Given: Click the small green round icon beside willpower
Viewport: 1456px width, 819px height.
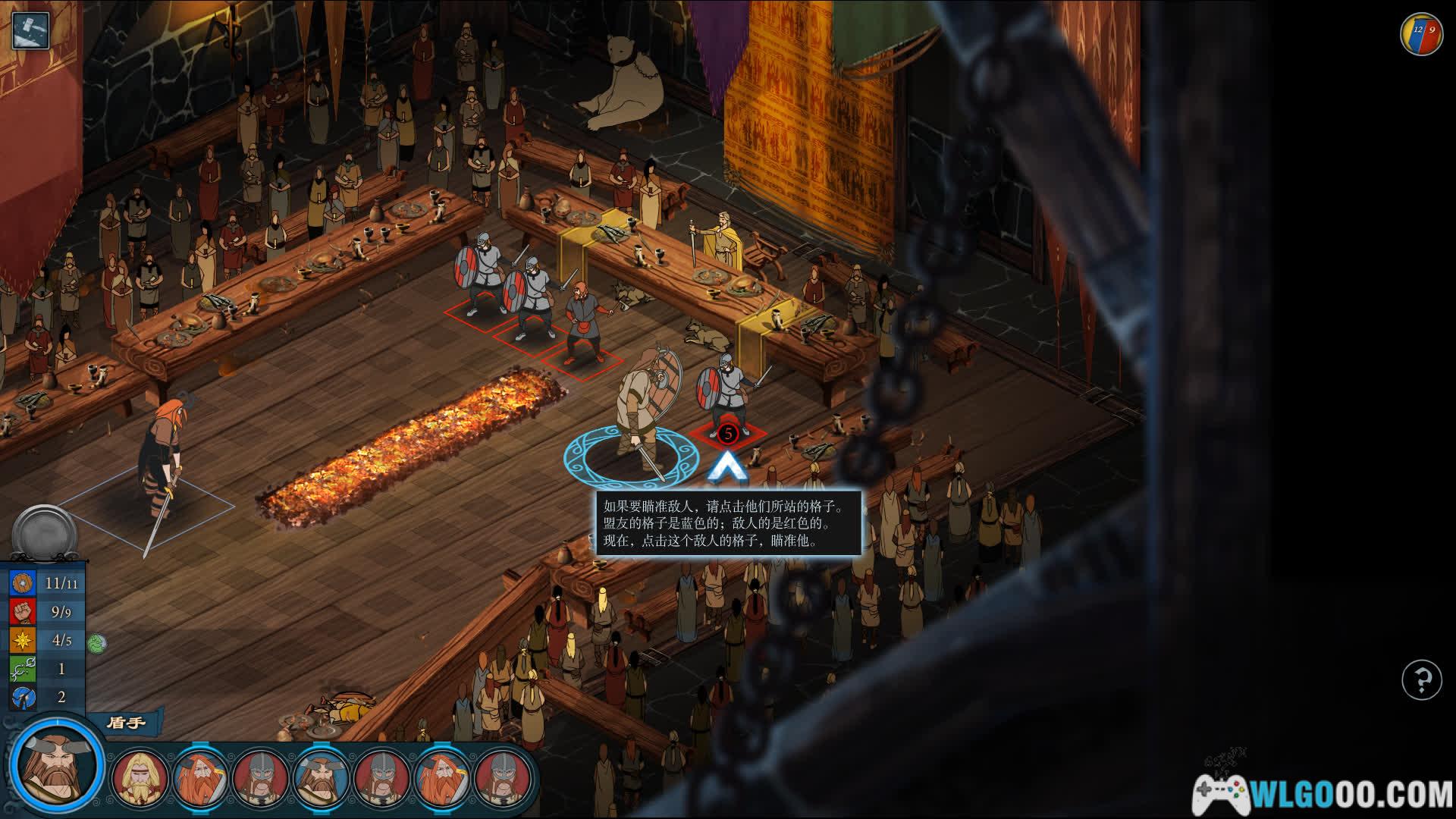Looking at the screenshot, I should [x=96, y=644].
